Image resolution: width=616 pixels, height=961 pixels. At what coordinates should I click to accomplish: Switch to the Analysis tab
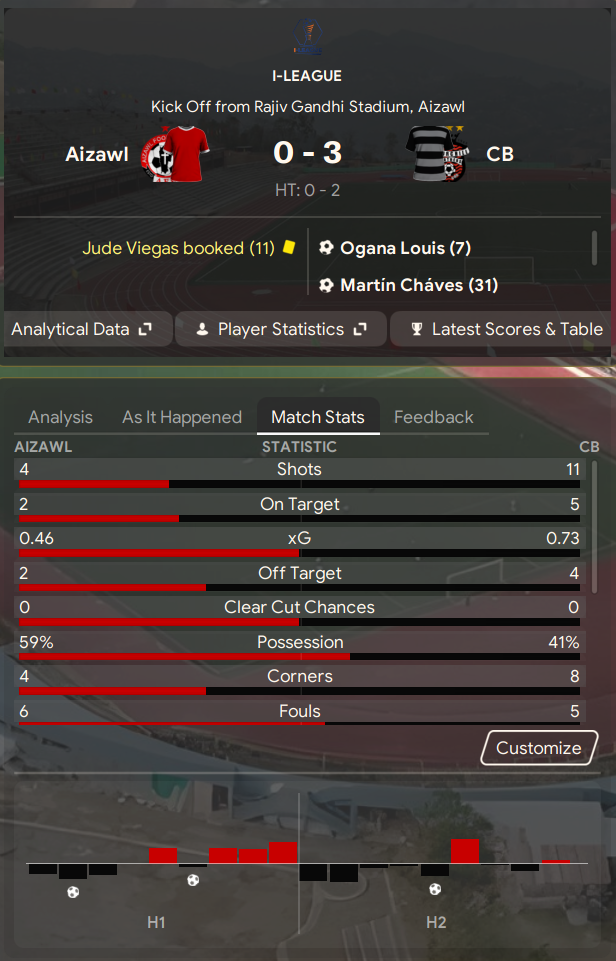pyautogui.click(x=60, y=417)
